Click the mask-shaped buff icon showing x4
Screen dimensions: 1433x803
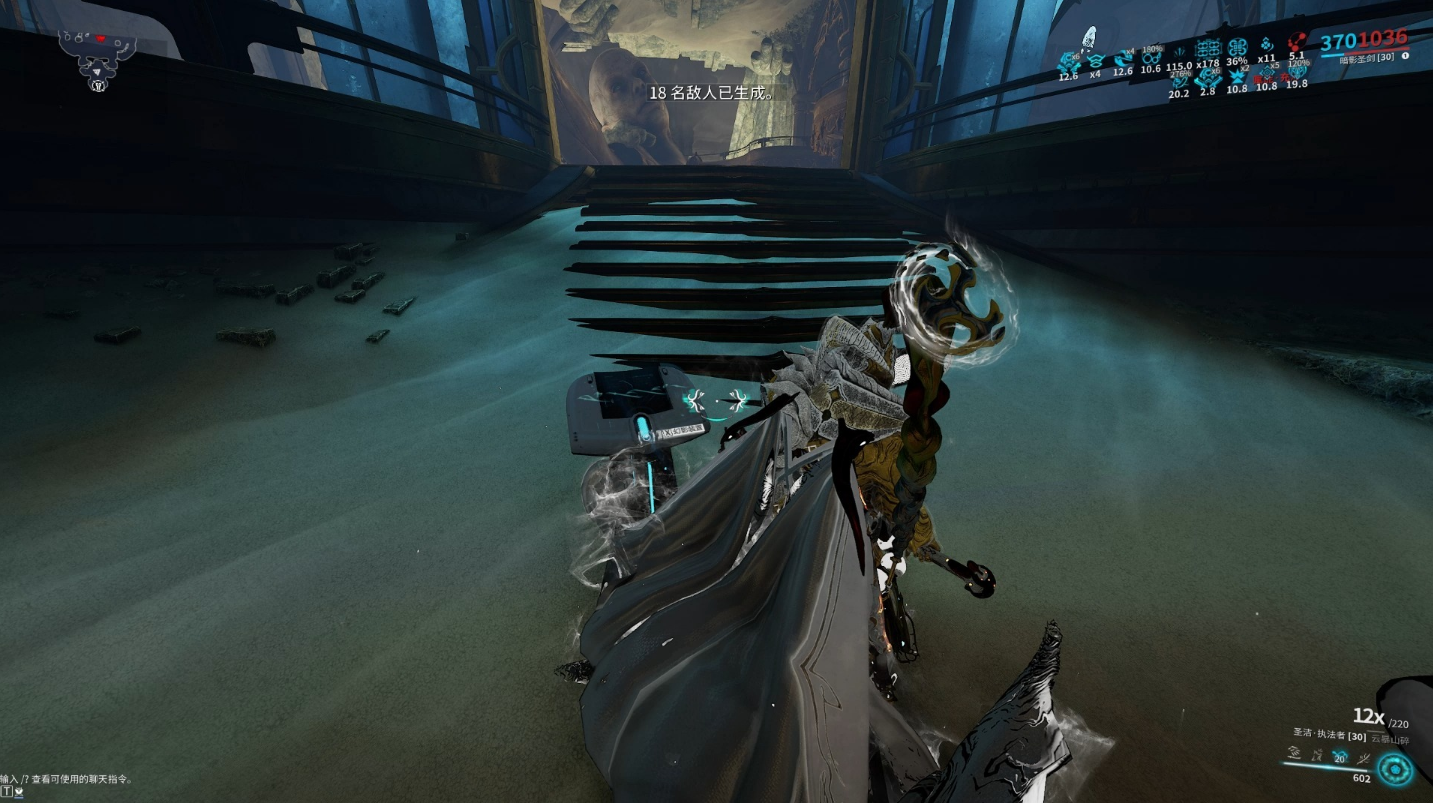click(1095, 59)
